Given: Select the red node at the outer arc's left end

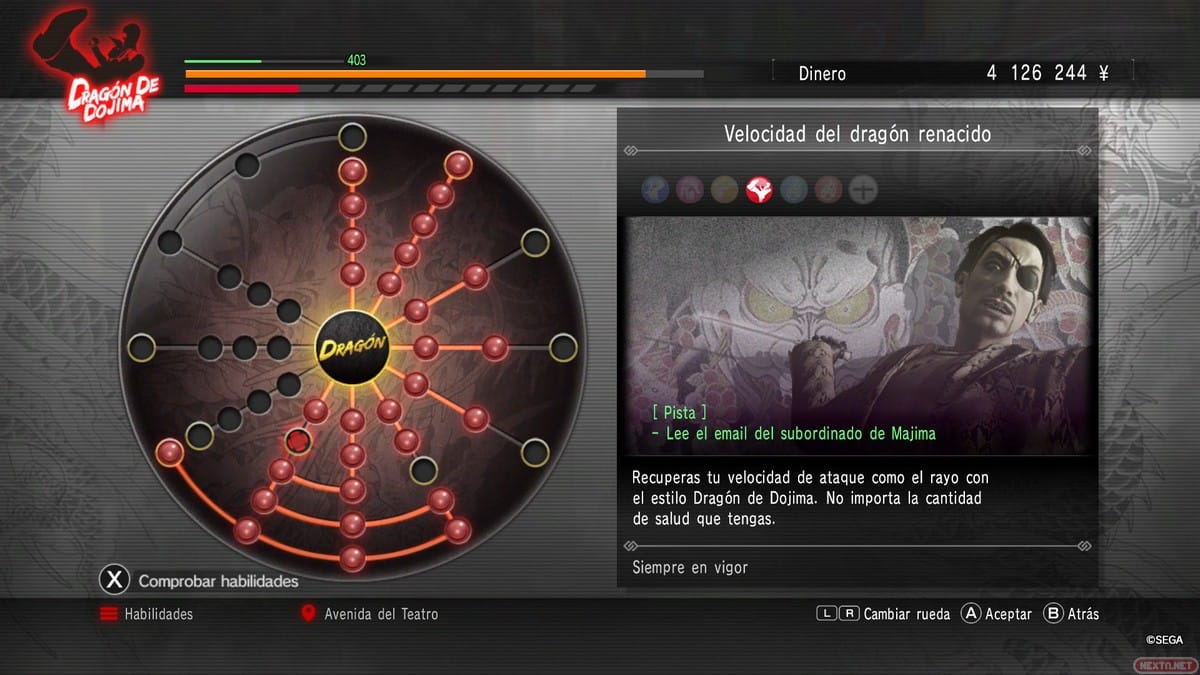Looking at the screenshot, I should tap(170, 452).
